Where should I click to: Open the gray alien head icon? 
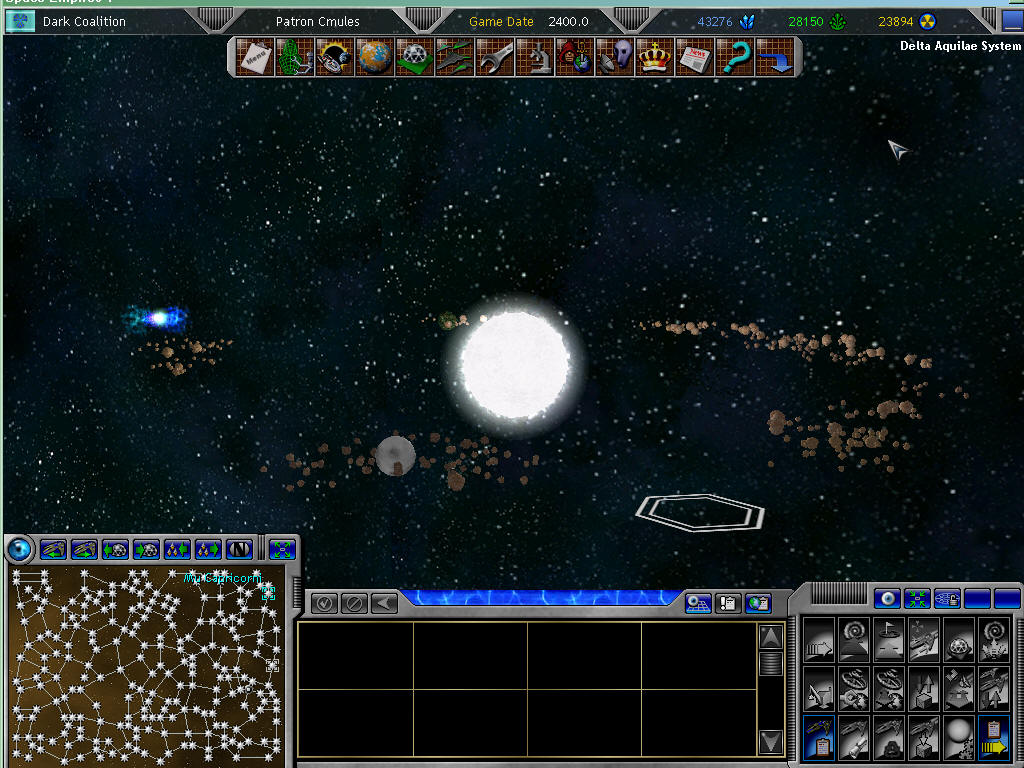tap(615, 57)
